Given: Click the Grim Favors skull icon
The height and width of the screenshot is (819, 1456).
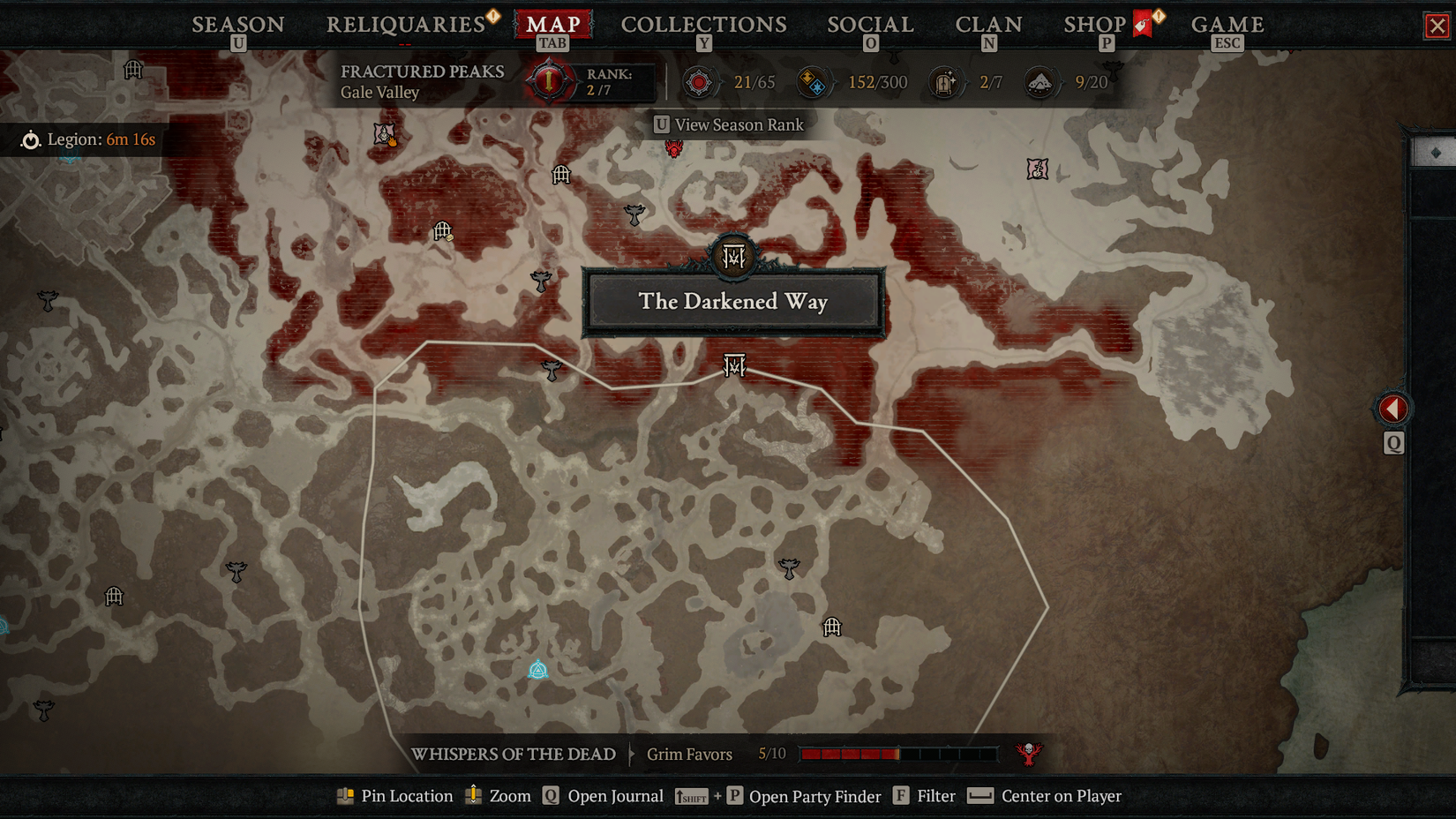Looking at the screenshot, I should click(1029, 754).
